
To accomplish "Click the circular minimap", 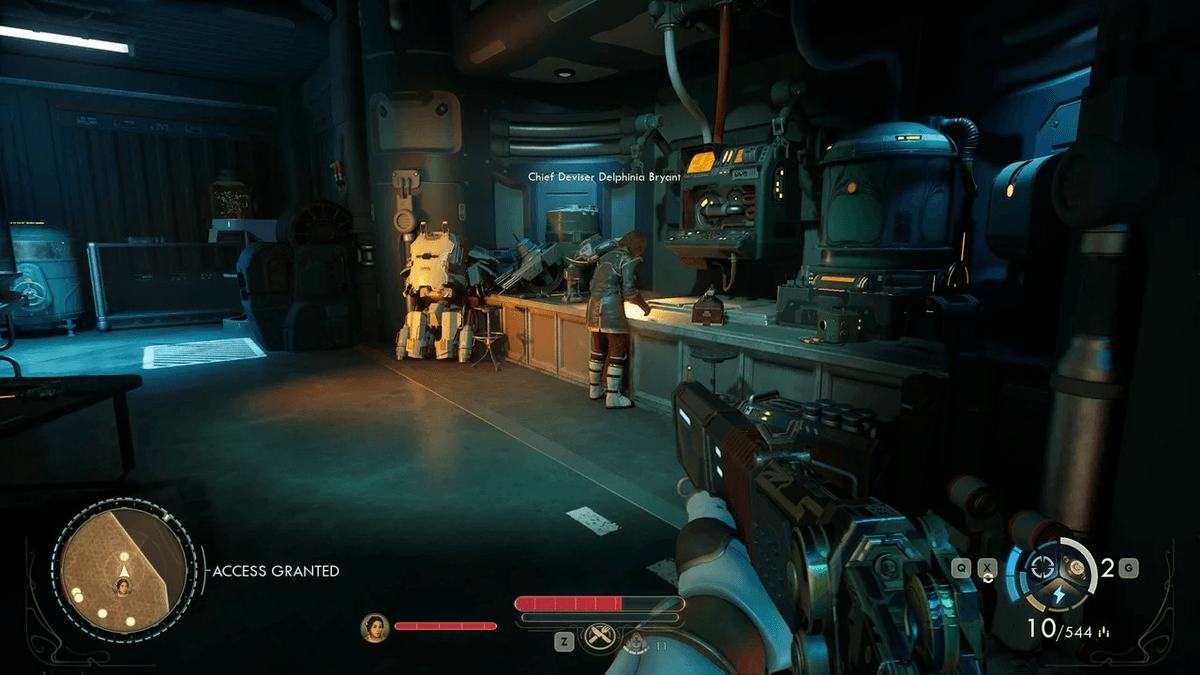I will (x=122, y=570).
